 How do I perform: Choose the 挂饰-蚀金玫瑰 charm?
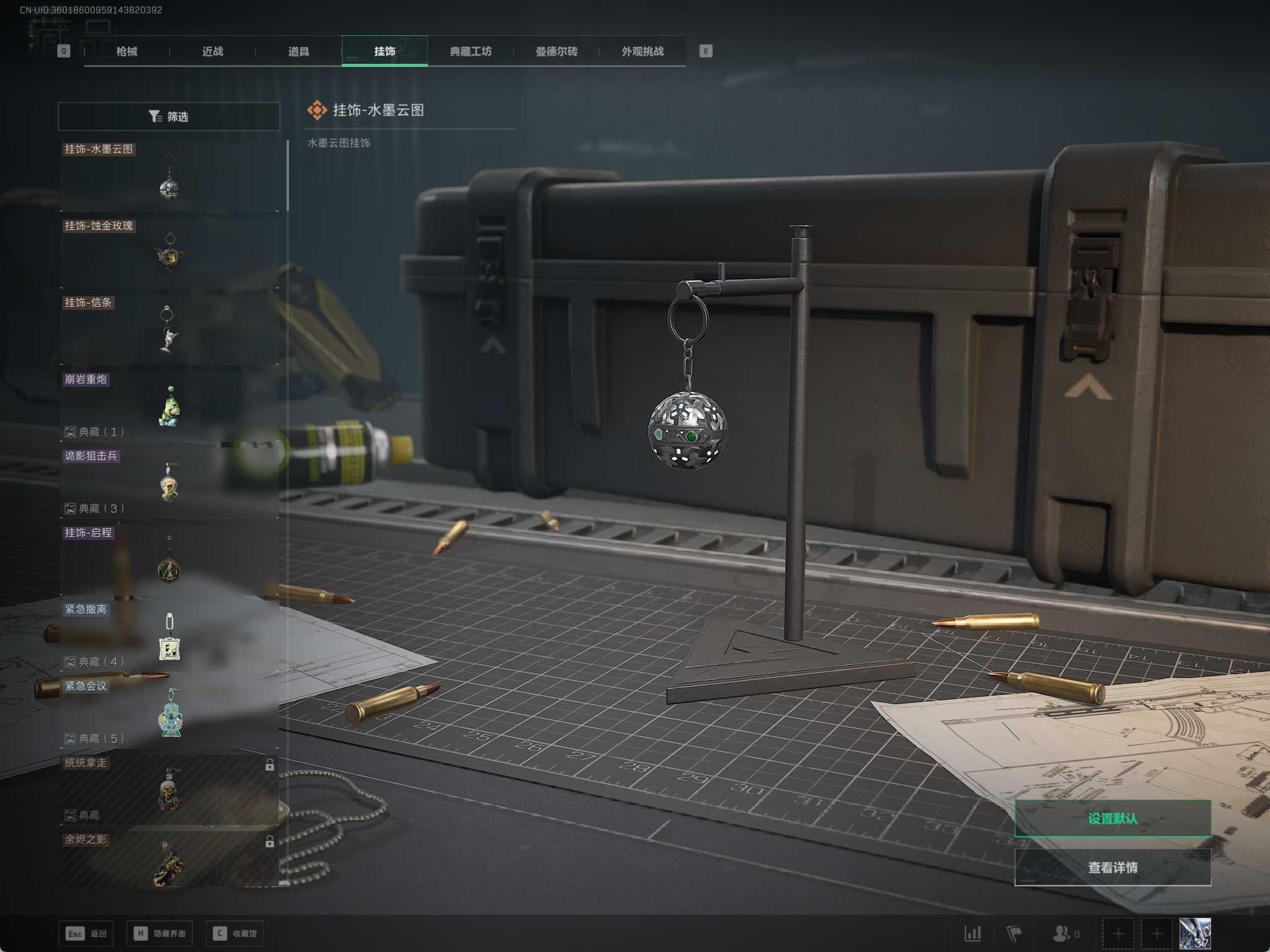pyautogui.click(x=169, y=253)
